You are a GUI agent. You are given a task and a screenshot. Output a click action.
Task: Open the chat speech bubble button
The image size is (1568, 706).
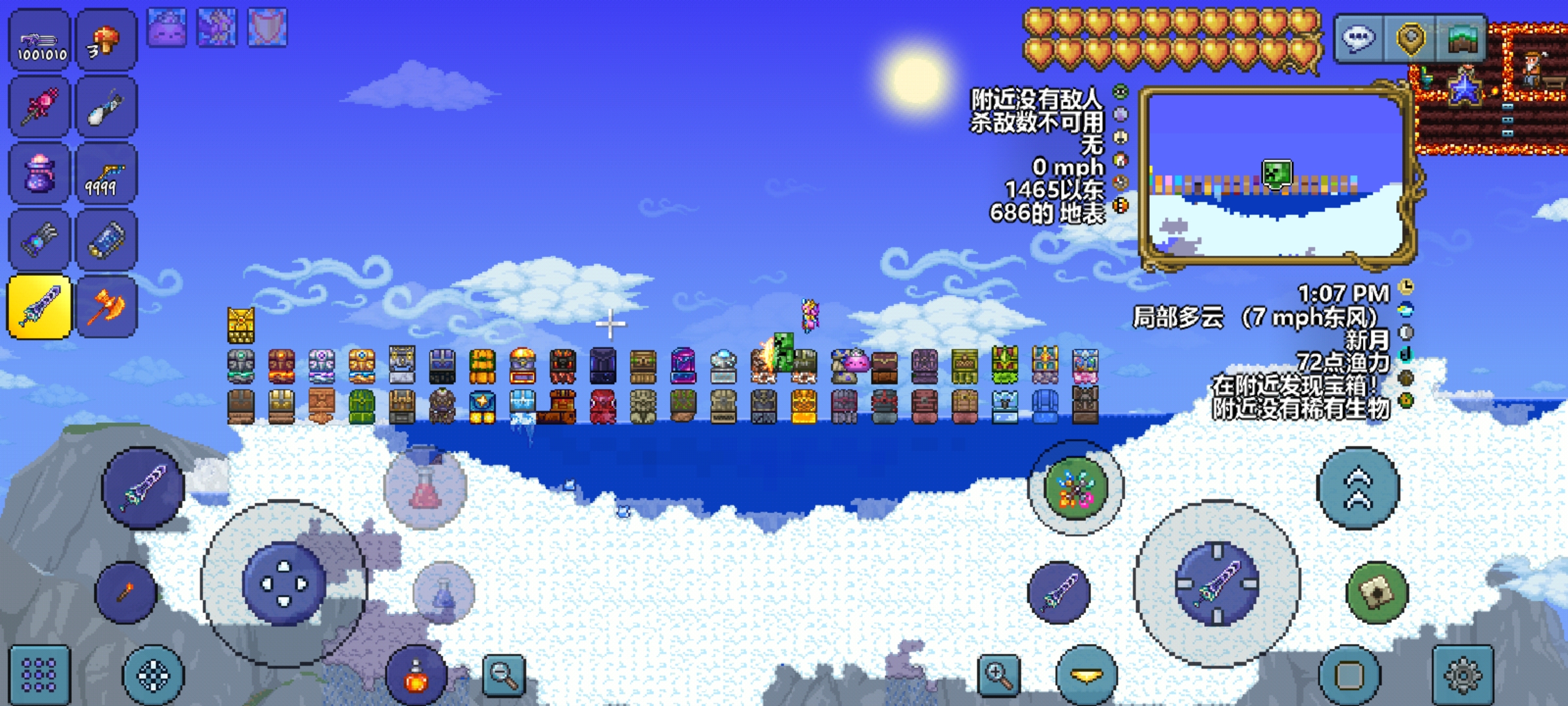coord(1359,39)
